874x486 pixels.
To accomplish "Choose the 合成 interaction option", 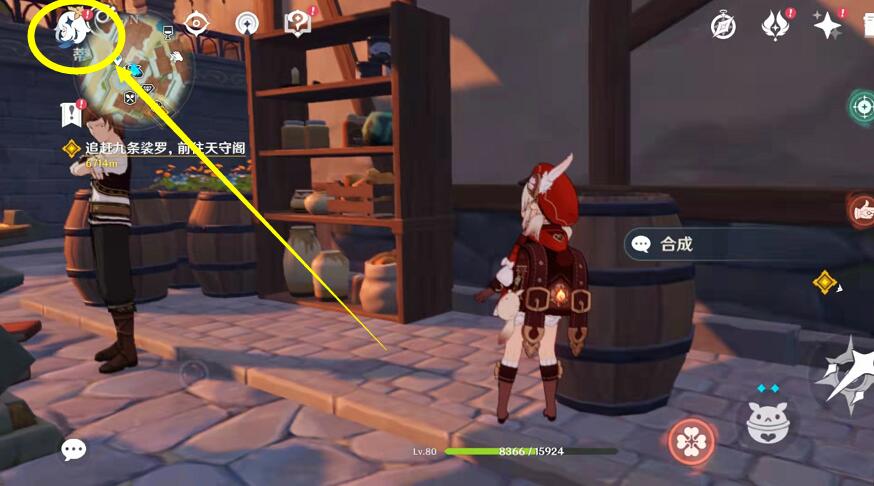I will coord(676,244).
